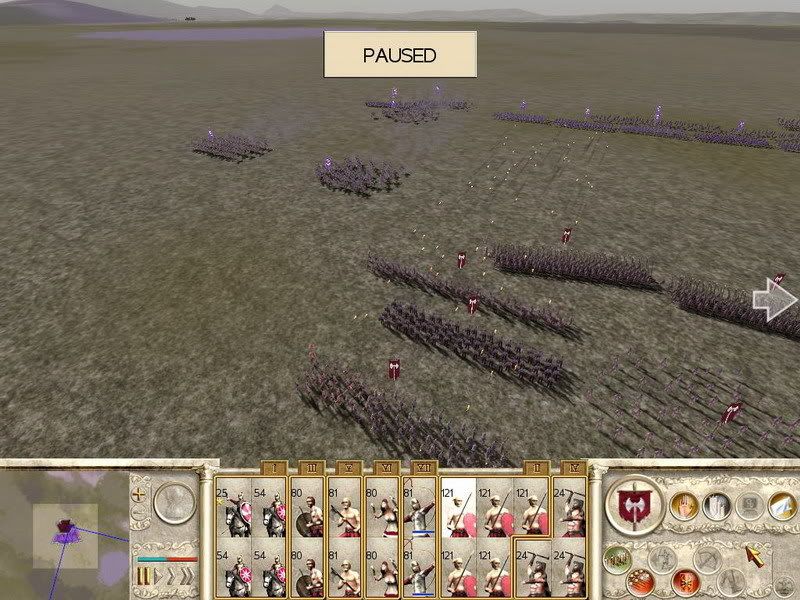Image resolution: width=800 pixels, height=600 pixels.
Task: Click the large red axe banner button
Action: click(634, 505)
